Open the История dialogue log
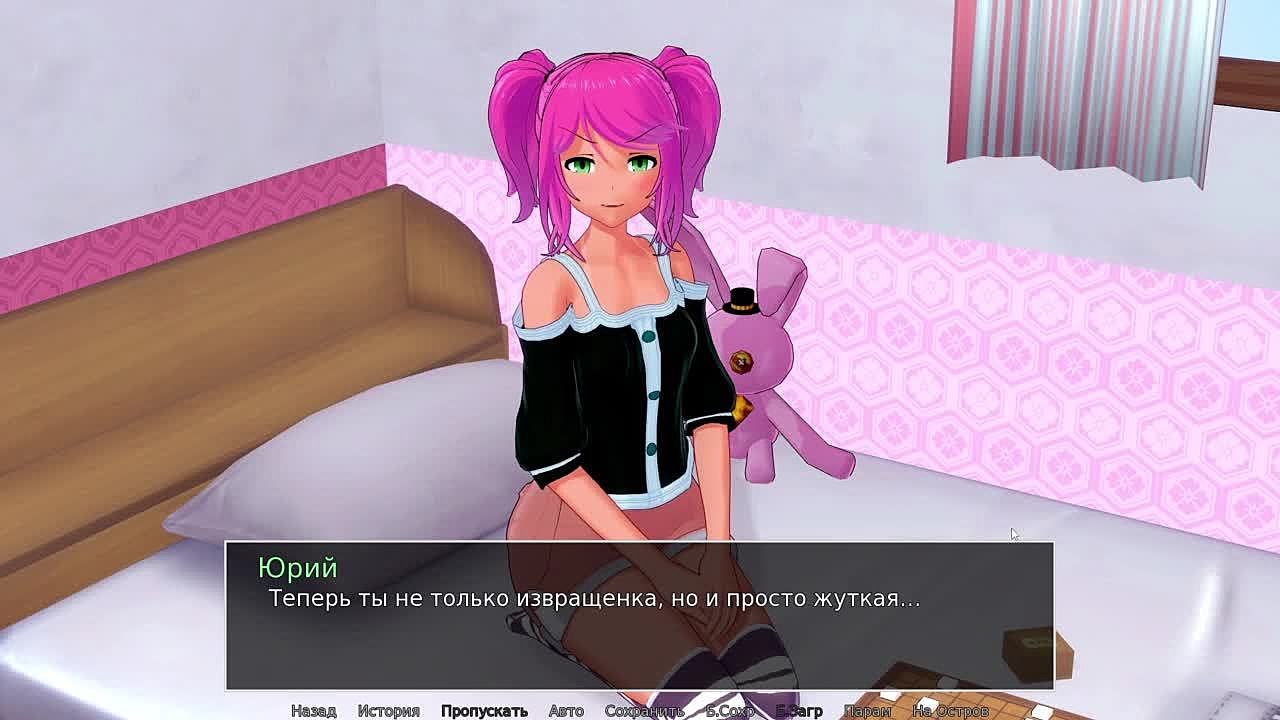Screen dimensions: 1280x720 tap(388, 710)
